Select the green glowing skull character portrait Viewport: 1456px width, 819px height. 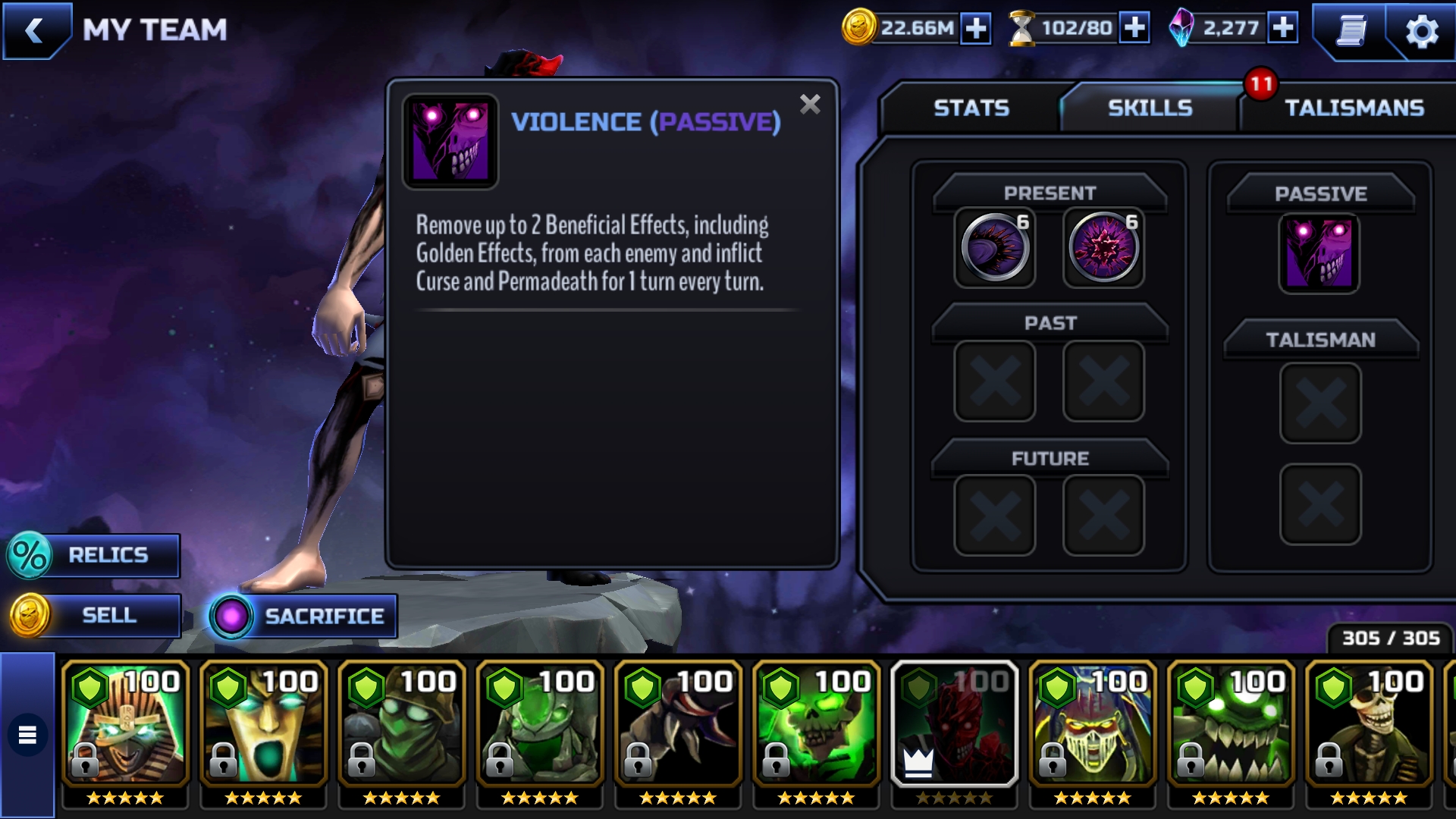[x=816, y=724]
